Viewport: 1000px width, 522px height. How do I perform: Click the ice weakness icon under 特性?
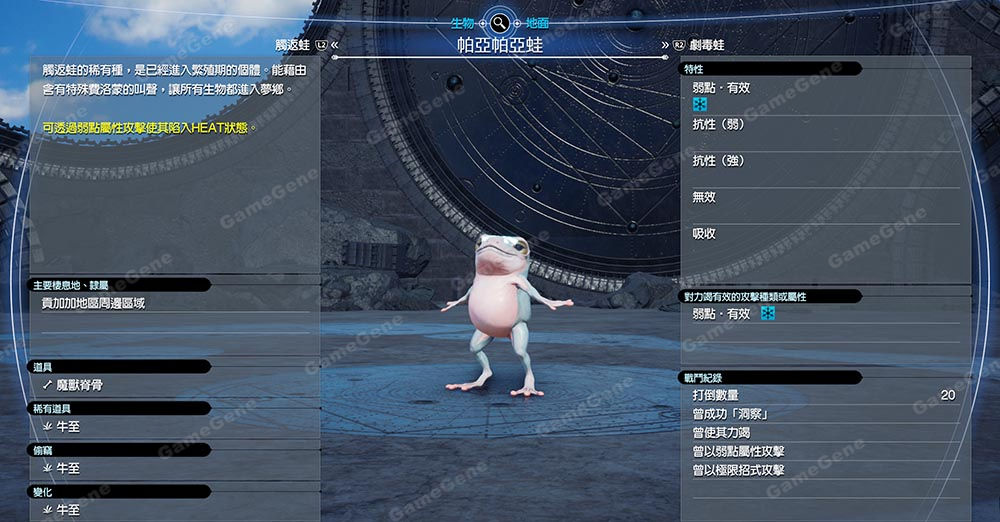click(x=700, y=105)
